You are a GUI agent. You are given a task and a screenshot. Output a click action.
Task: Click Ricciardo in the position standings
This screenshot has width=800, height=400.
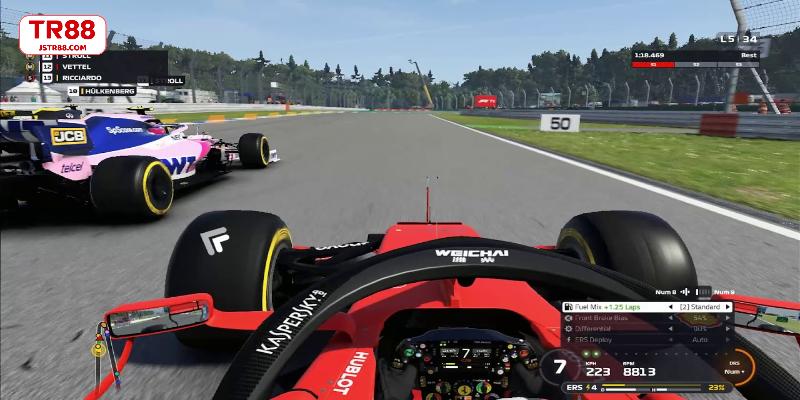(83, 77)
